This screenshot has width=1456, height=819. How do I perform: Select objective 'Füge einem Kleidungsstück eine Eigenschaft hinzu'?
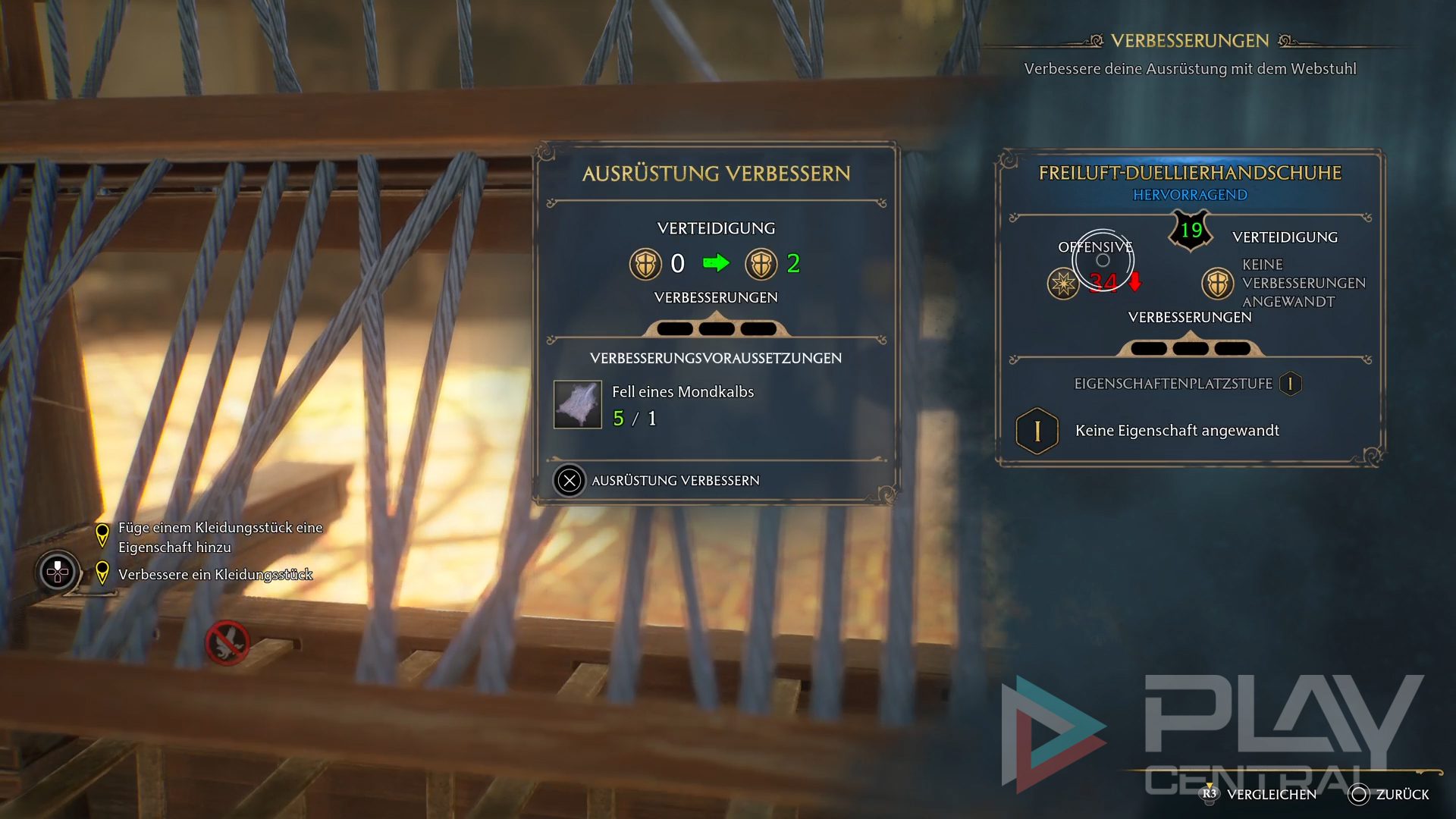coord(220,537)
